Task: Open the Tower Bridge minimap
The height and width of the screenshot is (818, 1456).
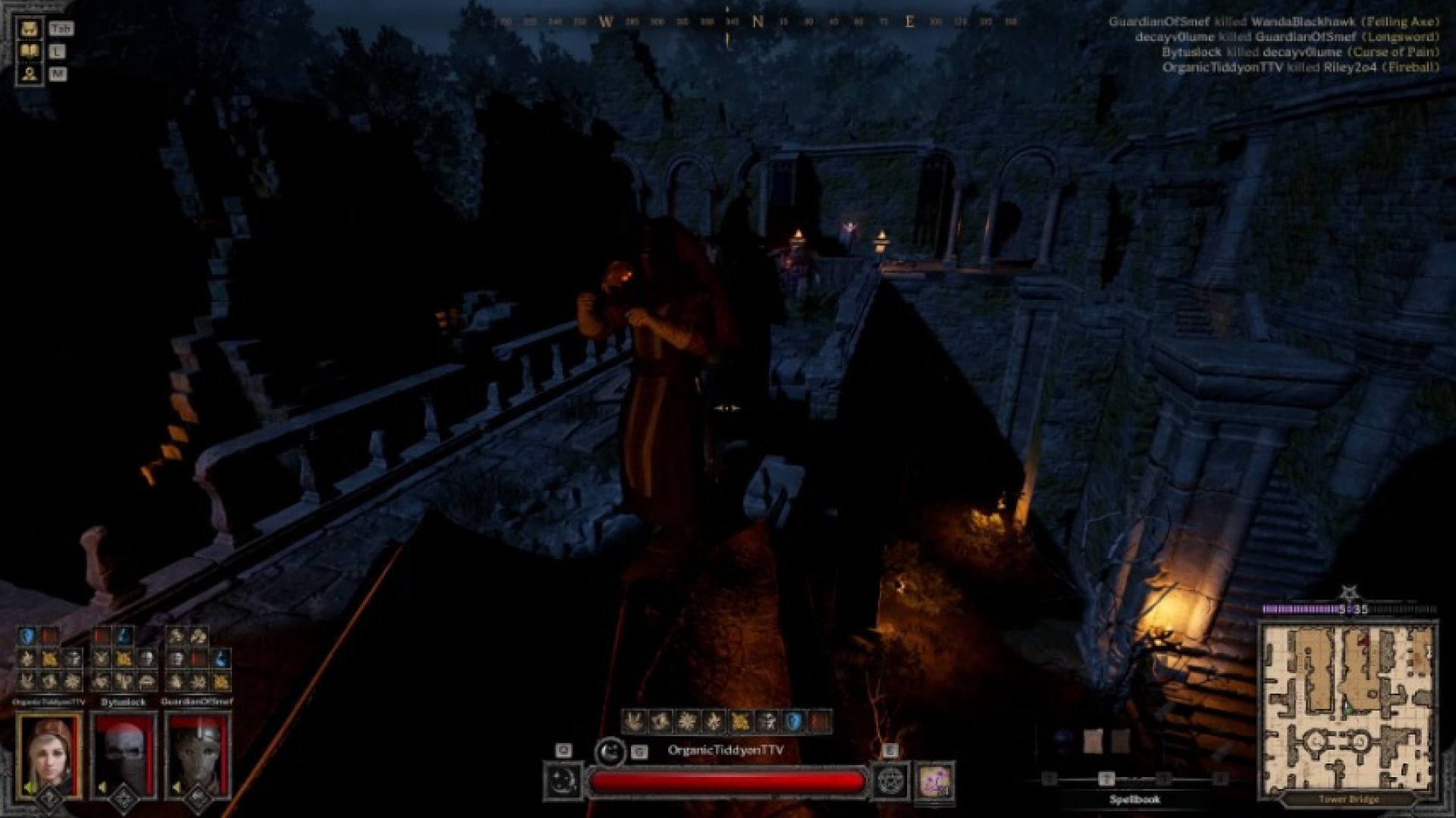Action: (1348, 709)
